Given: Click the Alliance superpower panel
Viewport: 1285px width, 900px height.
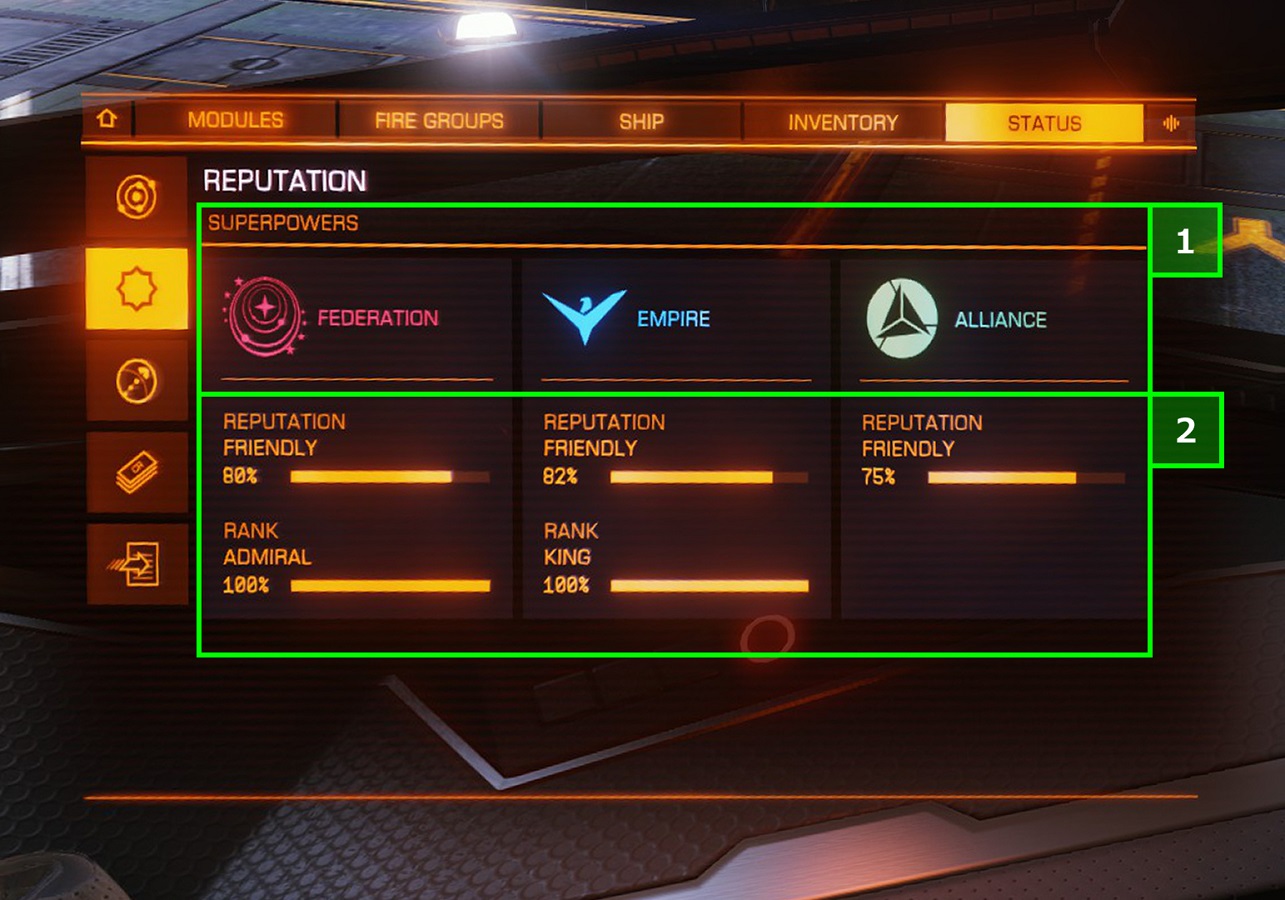Looking at the screenshot, I should [x=993, y=320].
